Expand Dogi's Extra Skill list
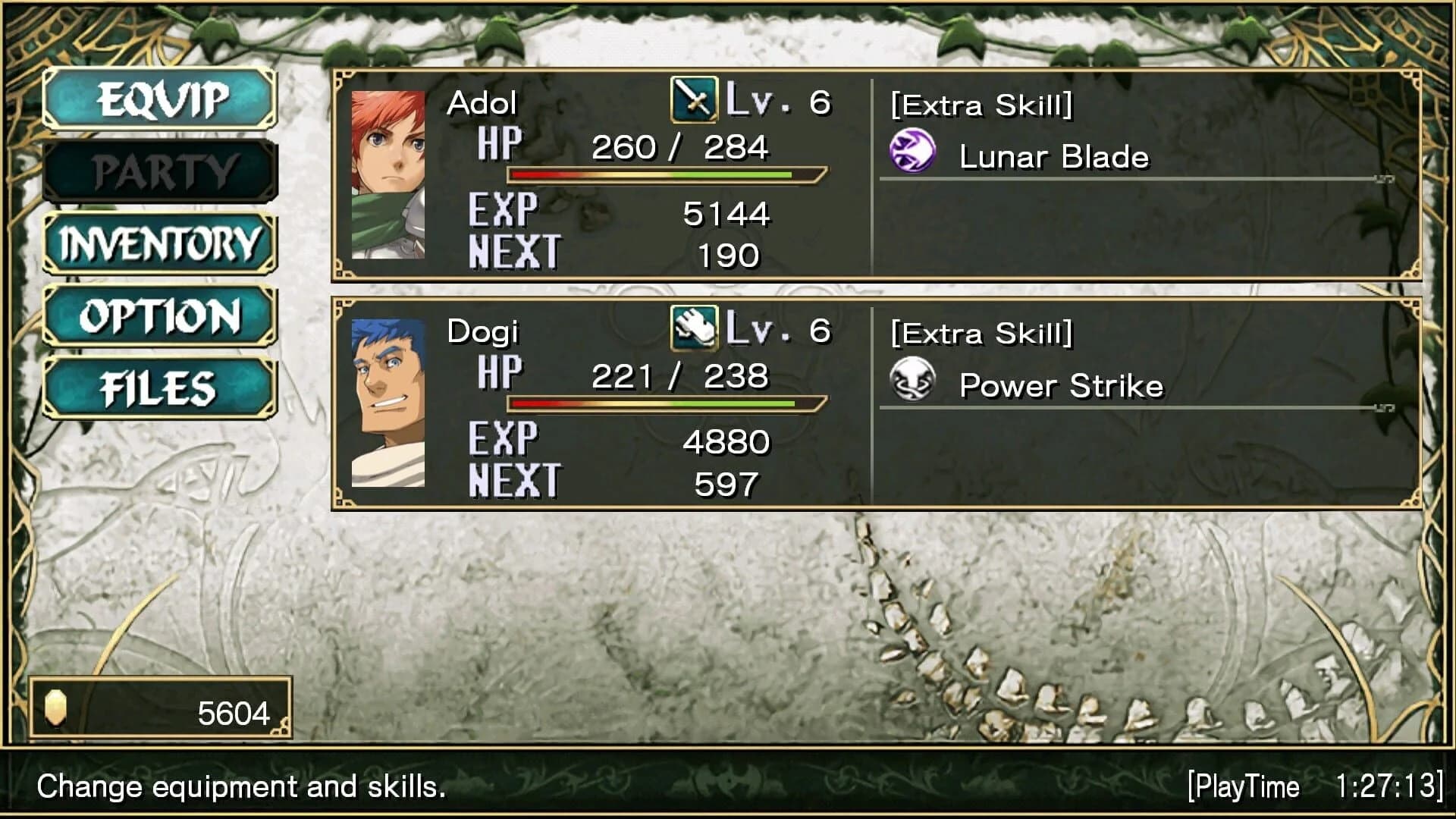This screenshot has height=819, width=1456. (x=981, y=332)
